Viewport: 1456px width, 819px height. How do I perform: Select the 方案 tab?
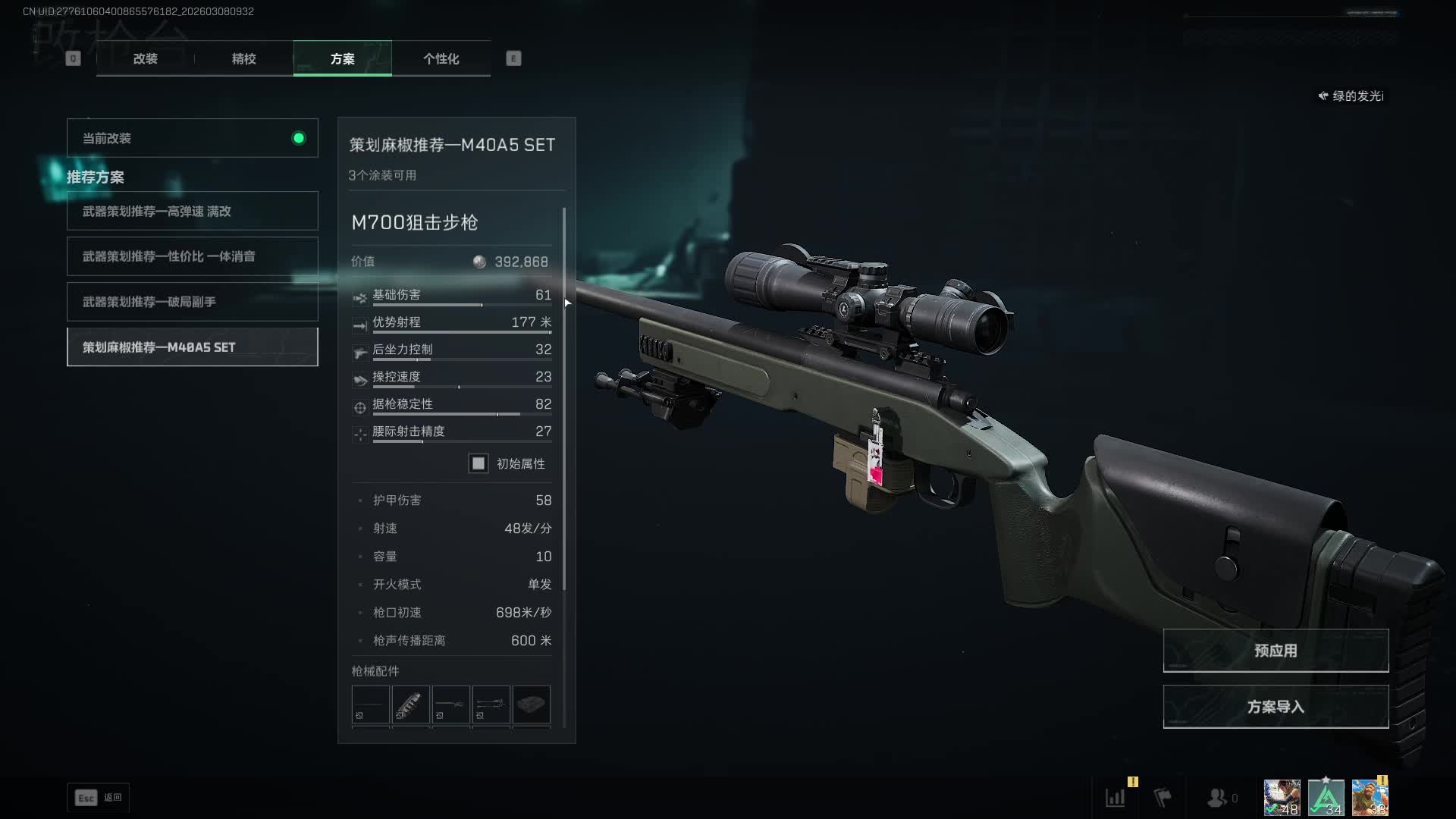click(342, 58)
